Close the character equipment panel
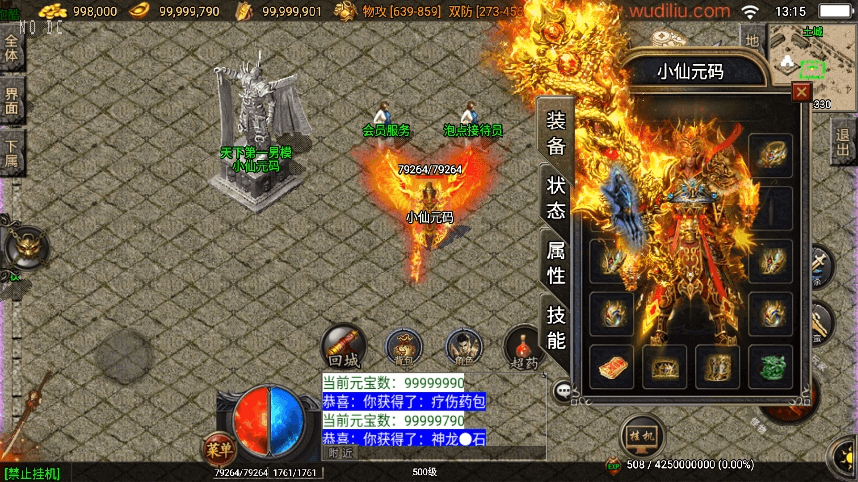This screenshot has height=482, width=858. point(801,93)
